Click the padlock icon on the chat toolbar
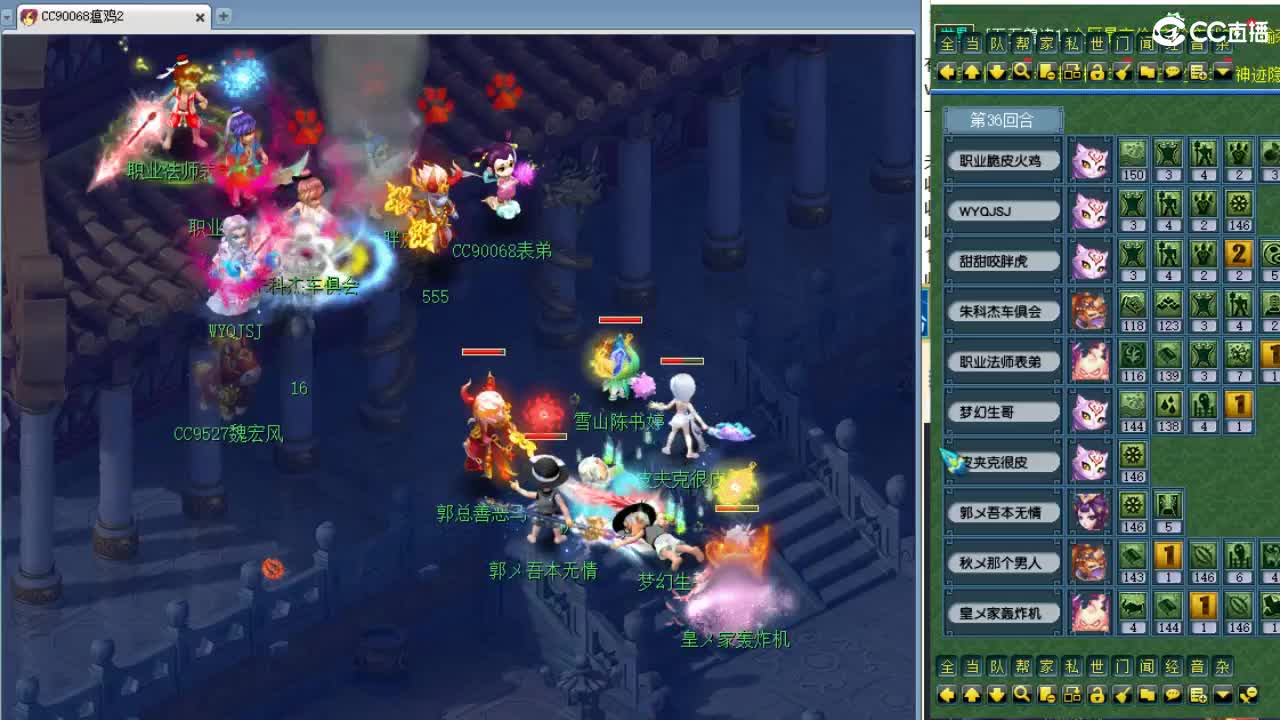Viewport: 1280px width, 720px height. (x=1097, y=72)
